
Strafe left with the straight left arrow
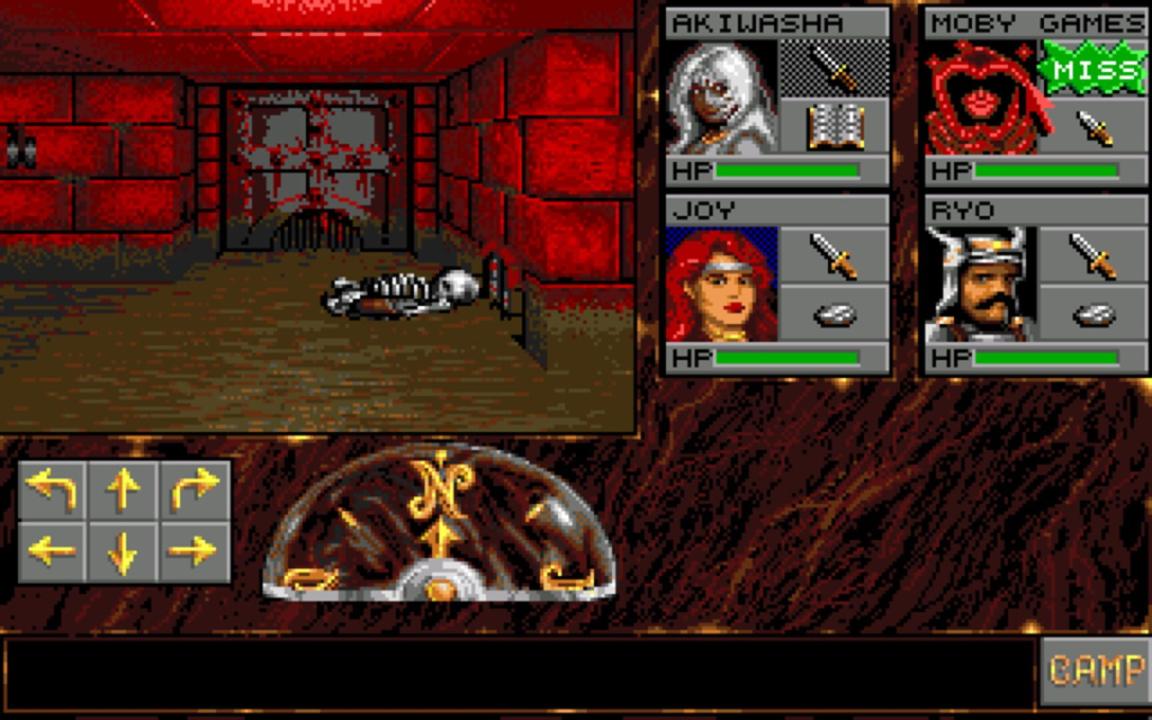(x=52, y=550)
